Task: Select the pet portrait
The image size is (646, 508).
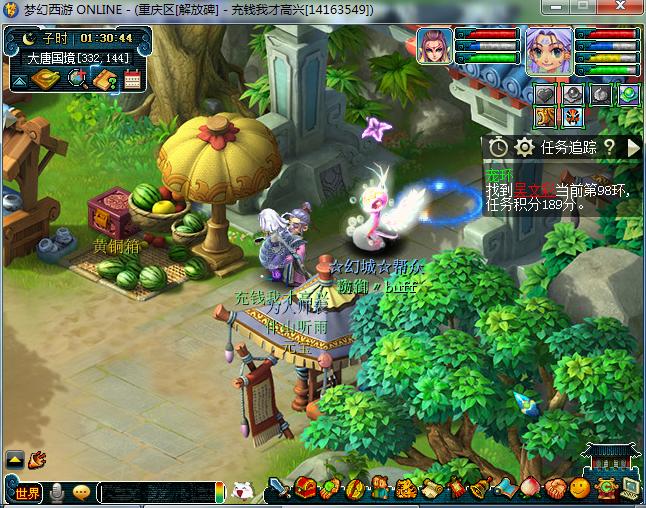Action: (433, 46)
